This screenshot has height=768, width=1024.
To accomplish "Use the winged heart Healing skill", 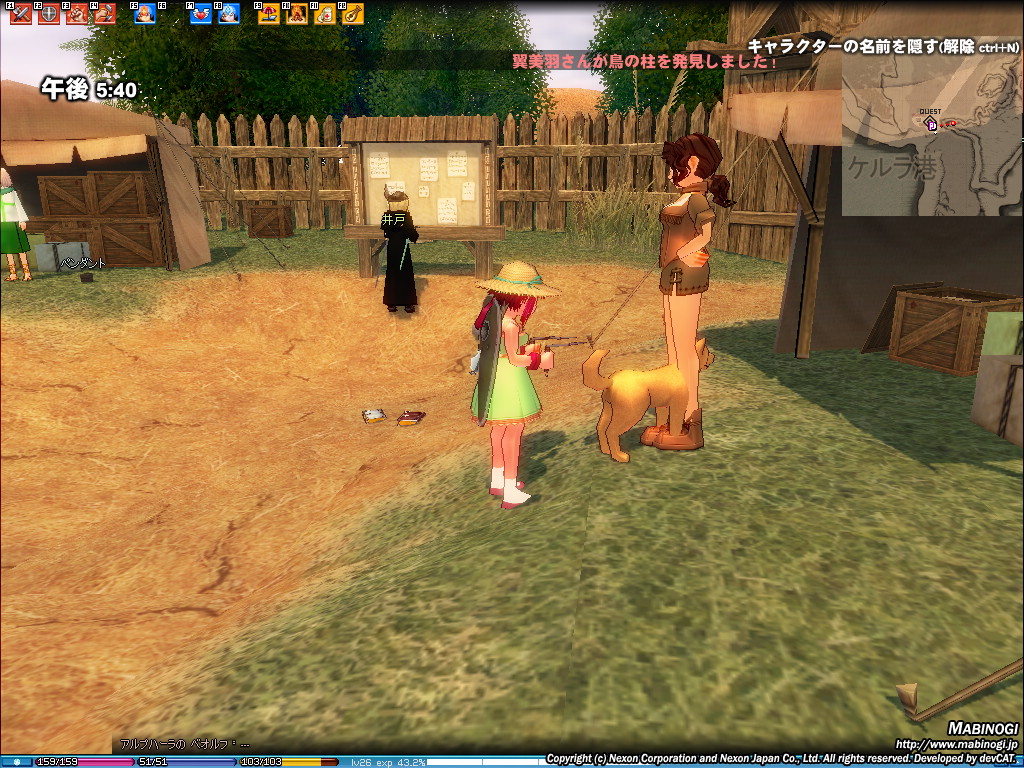I will tap(201, 14).
